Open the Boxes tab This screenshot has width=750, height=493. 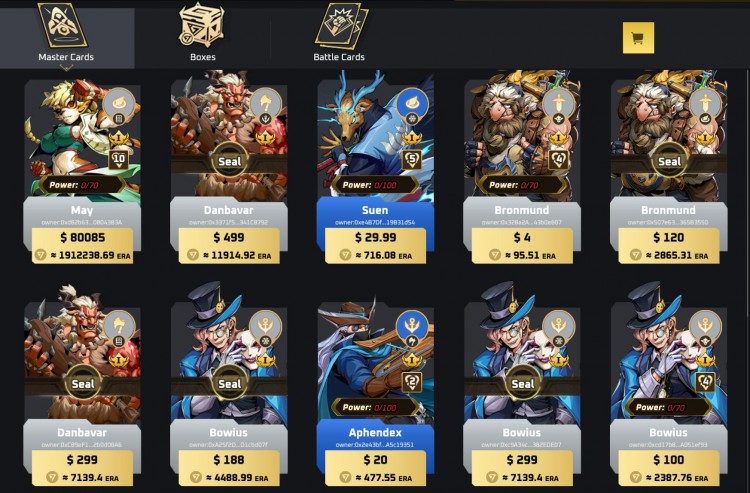tap(202, 35)
